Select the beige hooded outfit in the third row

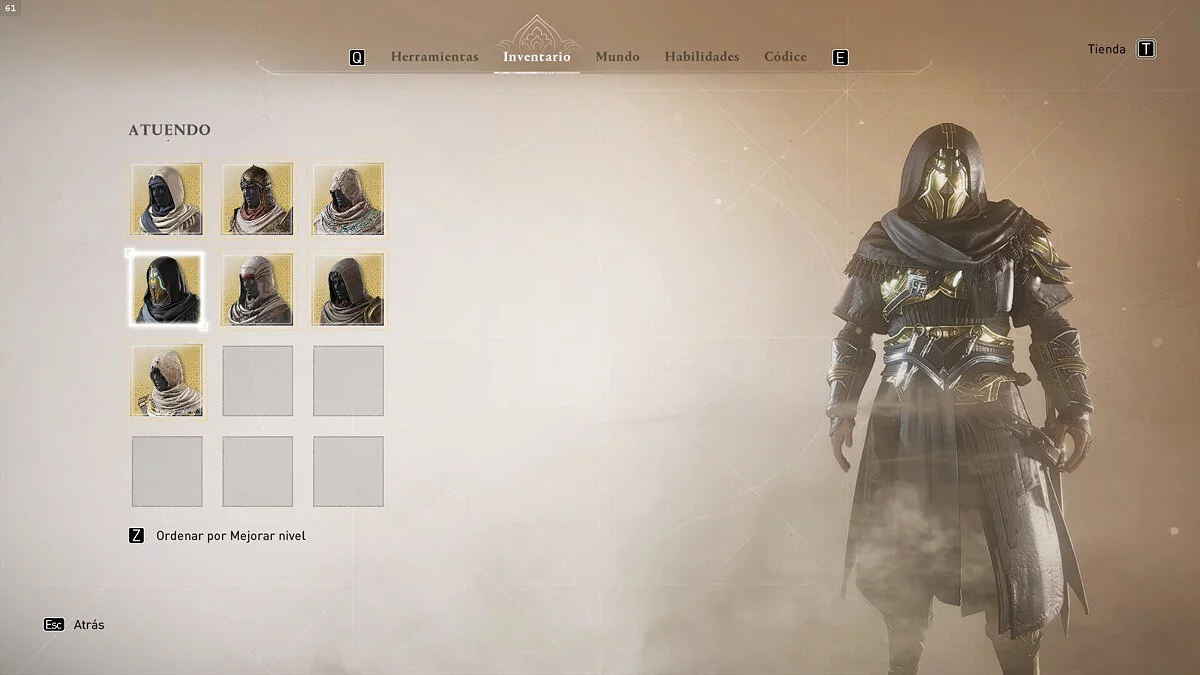click(167, 380)
